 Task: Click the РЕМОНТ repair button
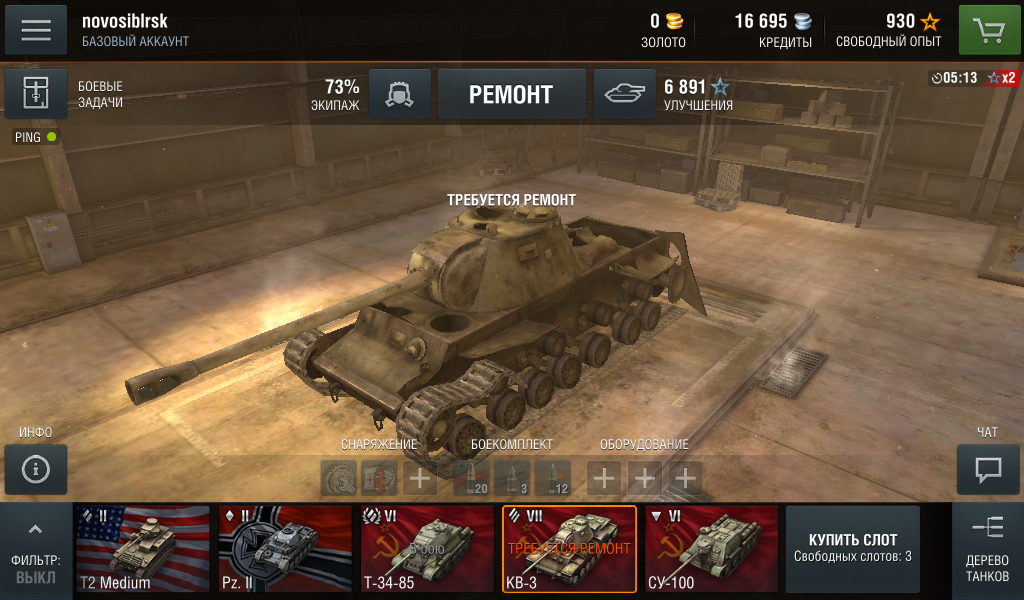tap(511, 94)
